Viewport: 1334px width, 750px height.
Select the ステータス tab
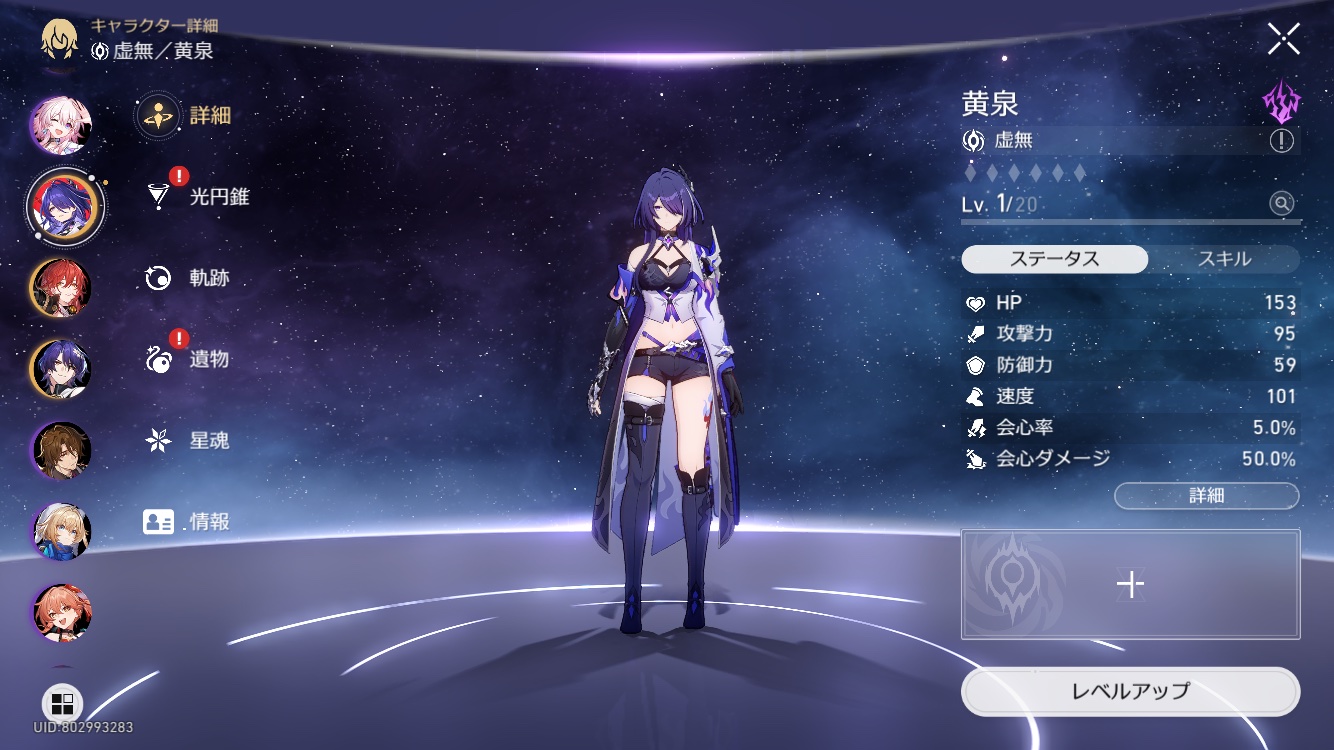click(1054, 259)
